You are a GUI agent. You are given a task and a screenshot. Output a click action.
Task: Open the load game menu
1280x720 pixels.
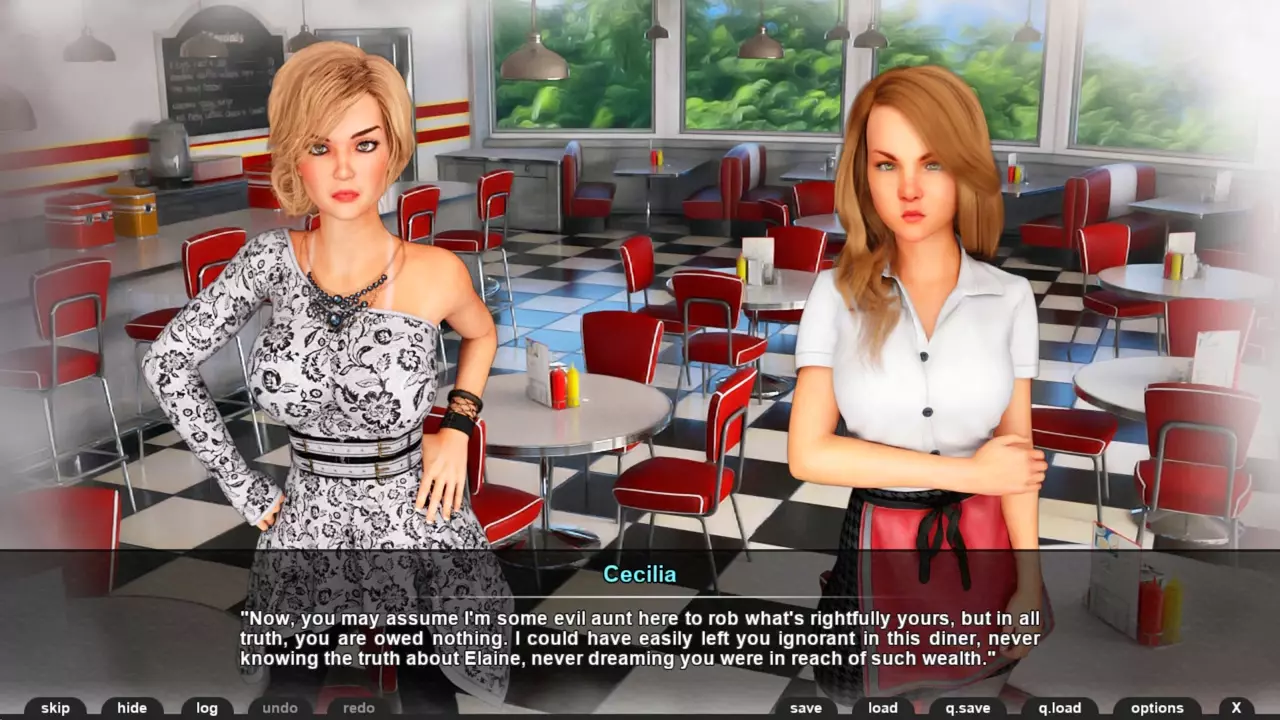tap(883, 708)
